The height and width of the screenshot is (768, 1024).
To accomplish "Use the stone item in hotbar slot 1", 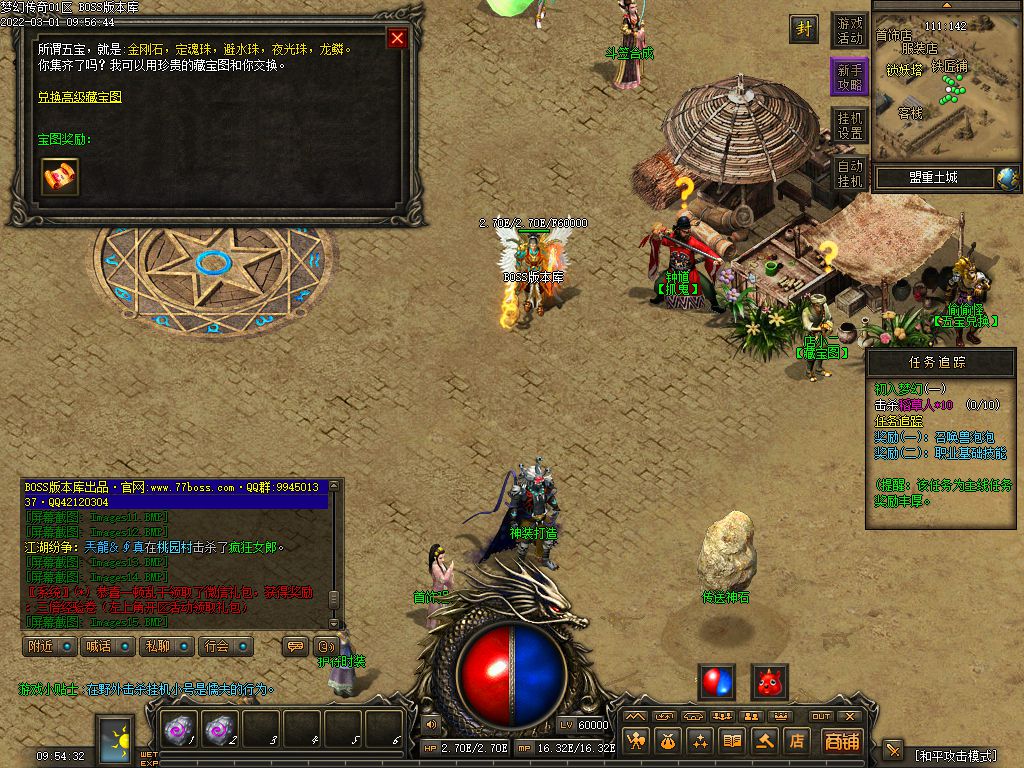I will pos(180,731).
